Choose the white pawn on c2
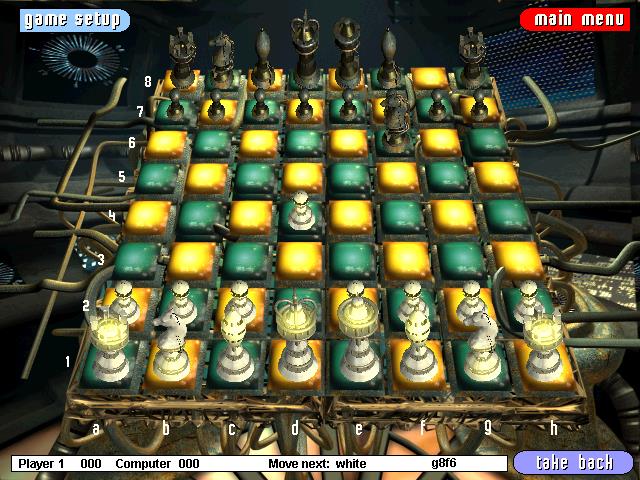 tap(238, 297)
